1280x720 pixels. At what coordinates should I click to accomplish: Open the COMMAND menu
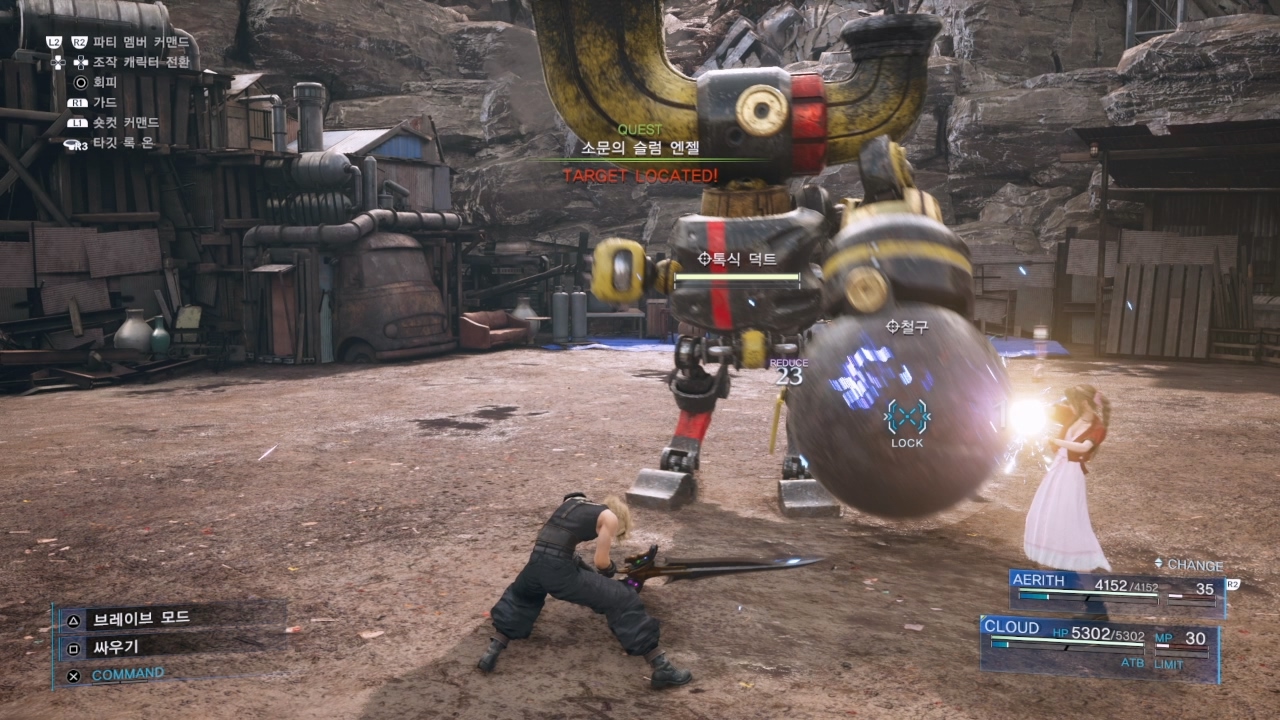click(127, 675)
